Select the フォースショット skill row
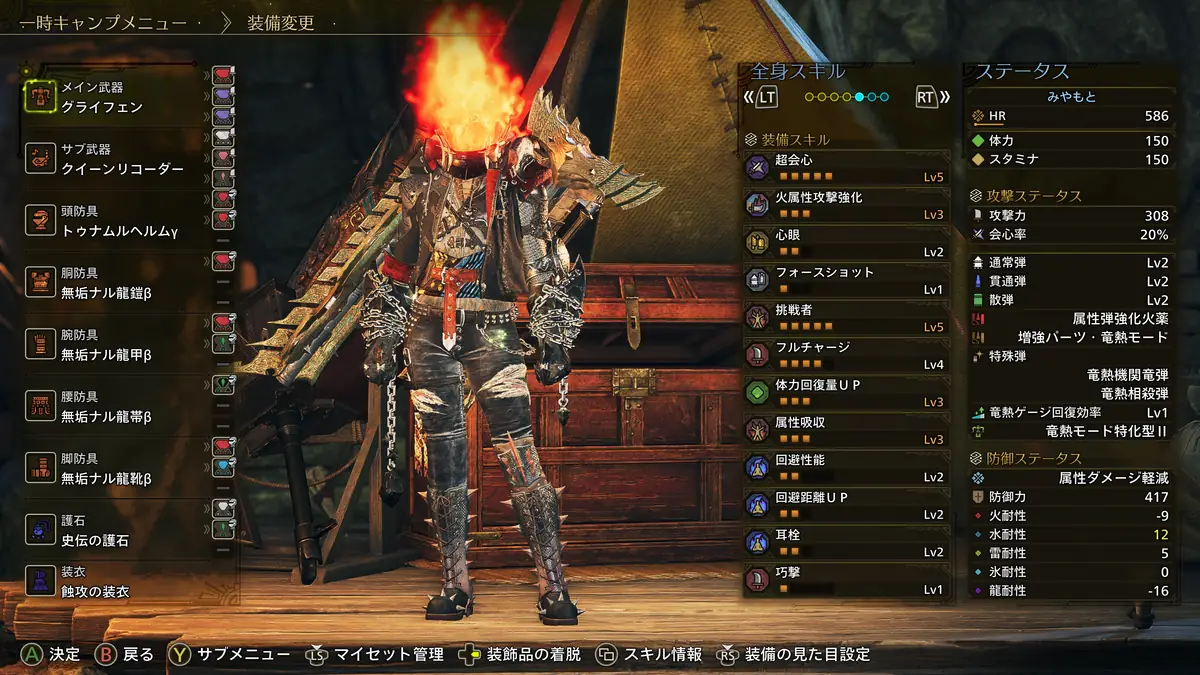The width and height of the screenshot is (1200, 675). pyautogui.click(x=845, y=280)
